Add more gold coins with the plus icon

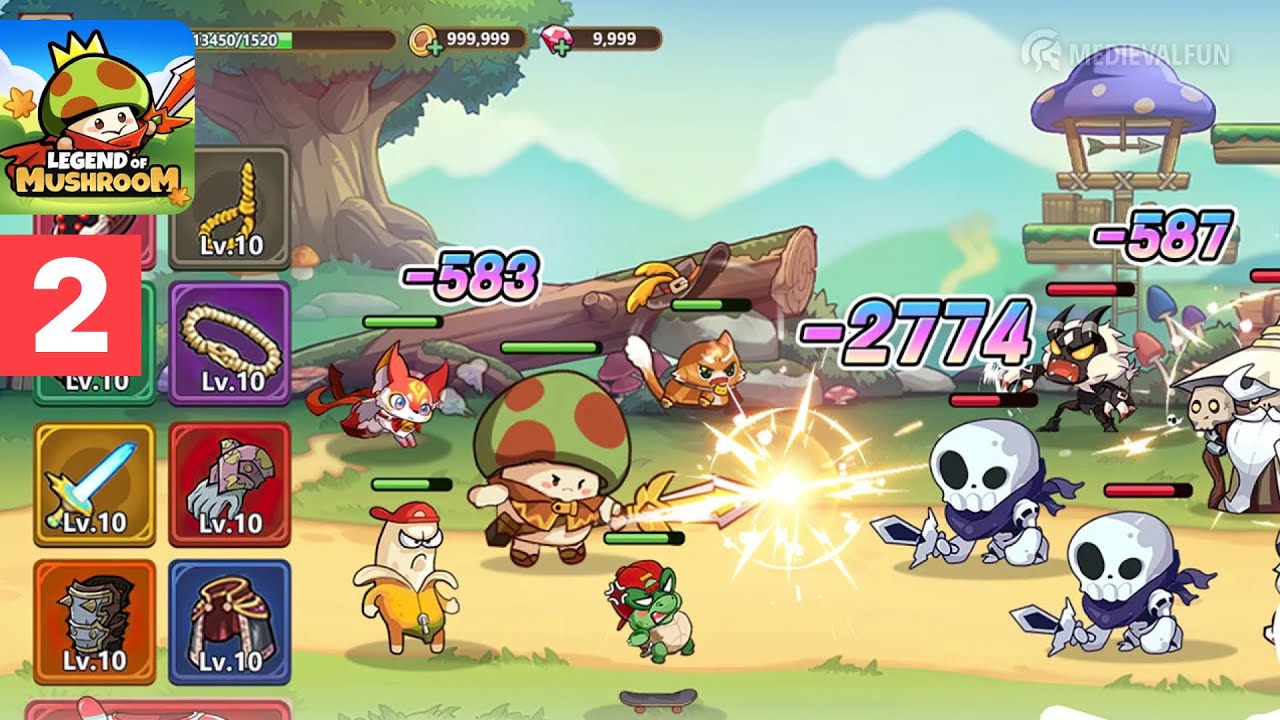point(433,46)
